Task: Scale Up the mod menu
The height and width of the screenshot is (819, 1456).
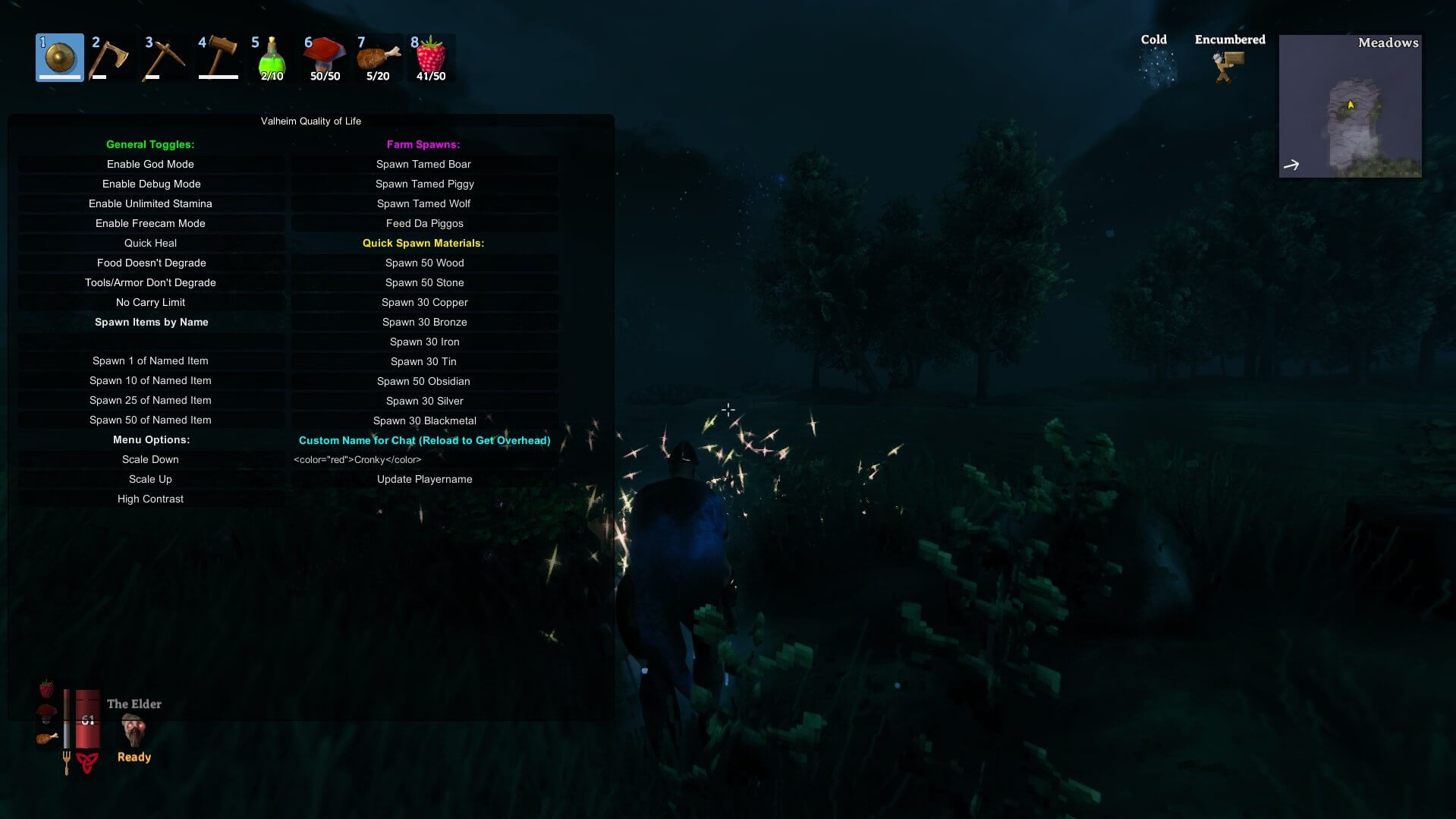Action: (150, 479)
